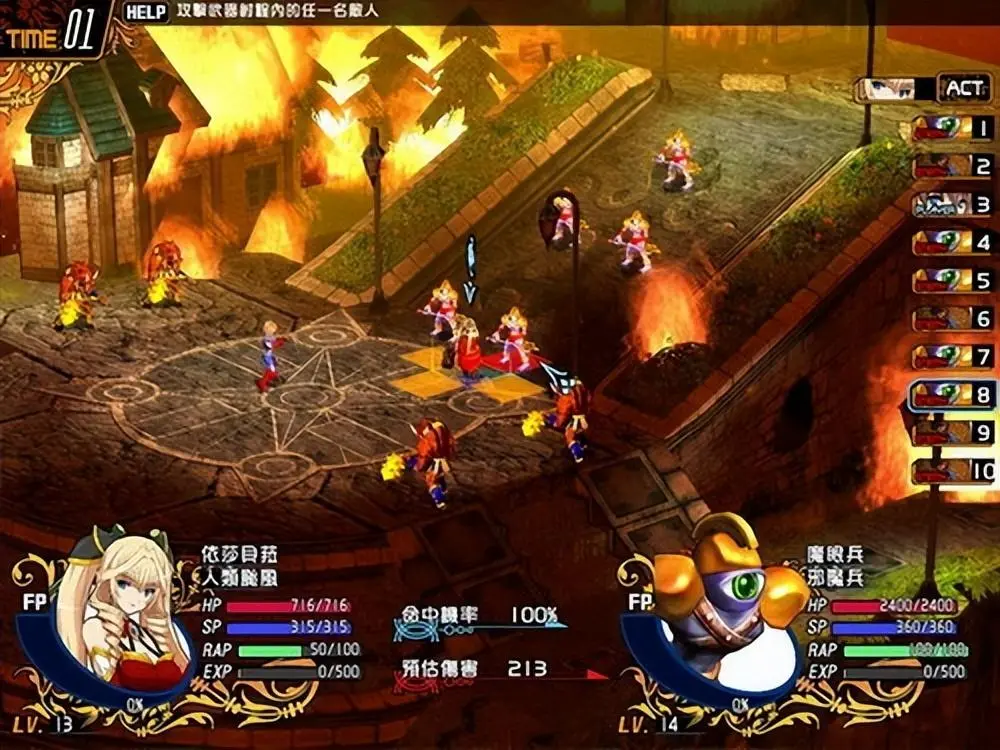Select turn order entry number 7
This screenshot has height=750, width=1000.
953,356
